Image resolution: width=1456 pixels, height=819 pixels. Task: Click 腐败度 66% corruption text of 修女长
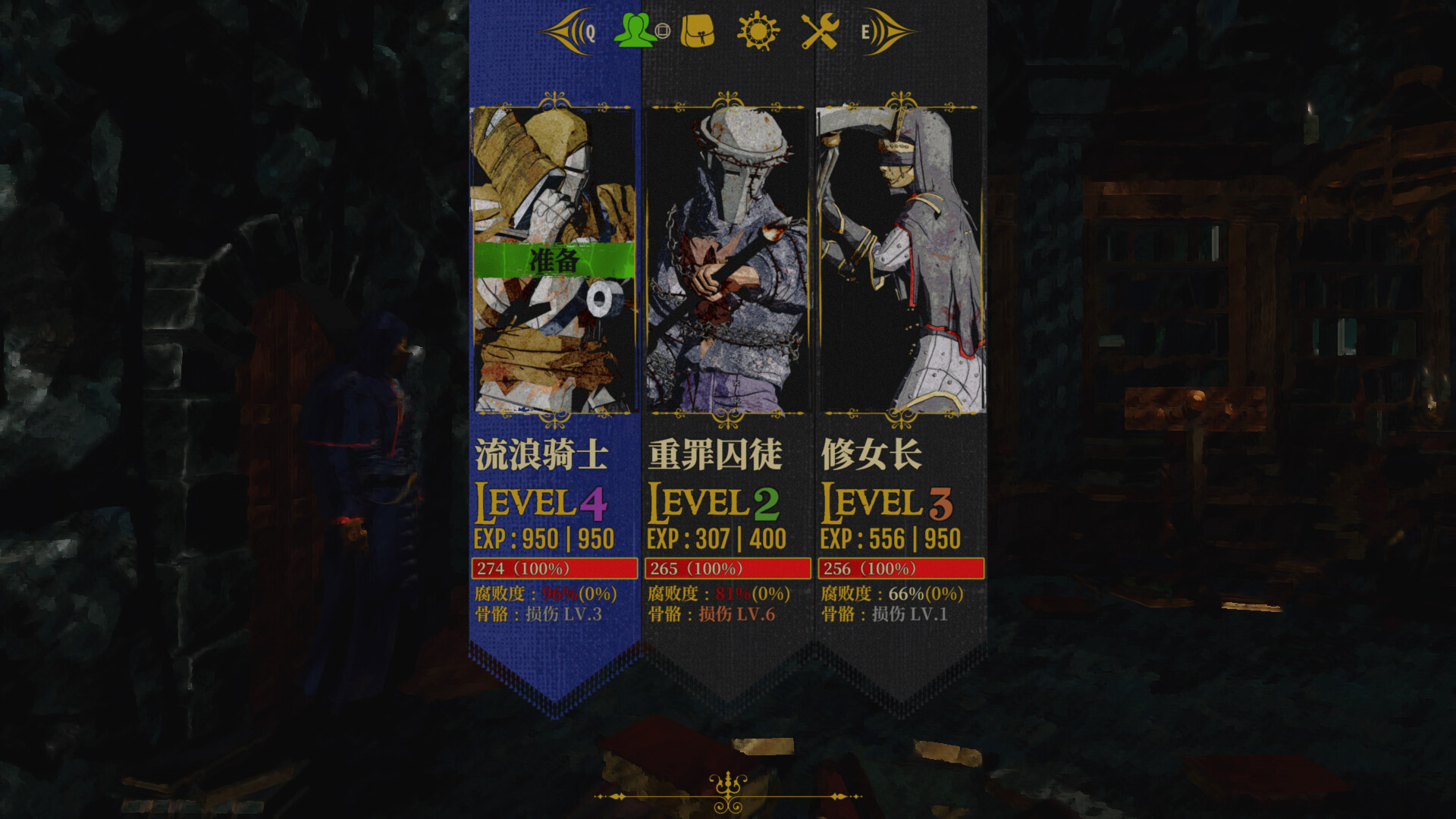(890, 593)
